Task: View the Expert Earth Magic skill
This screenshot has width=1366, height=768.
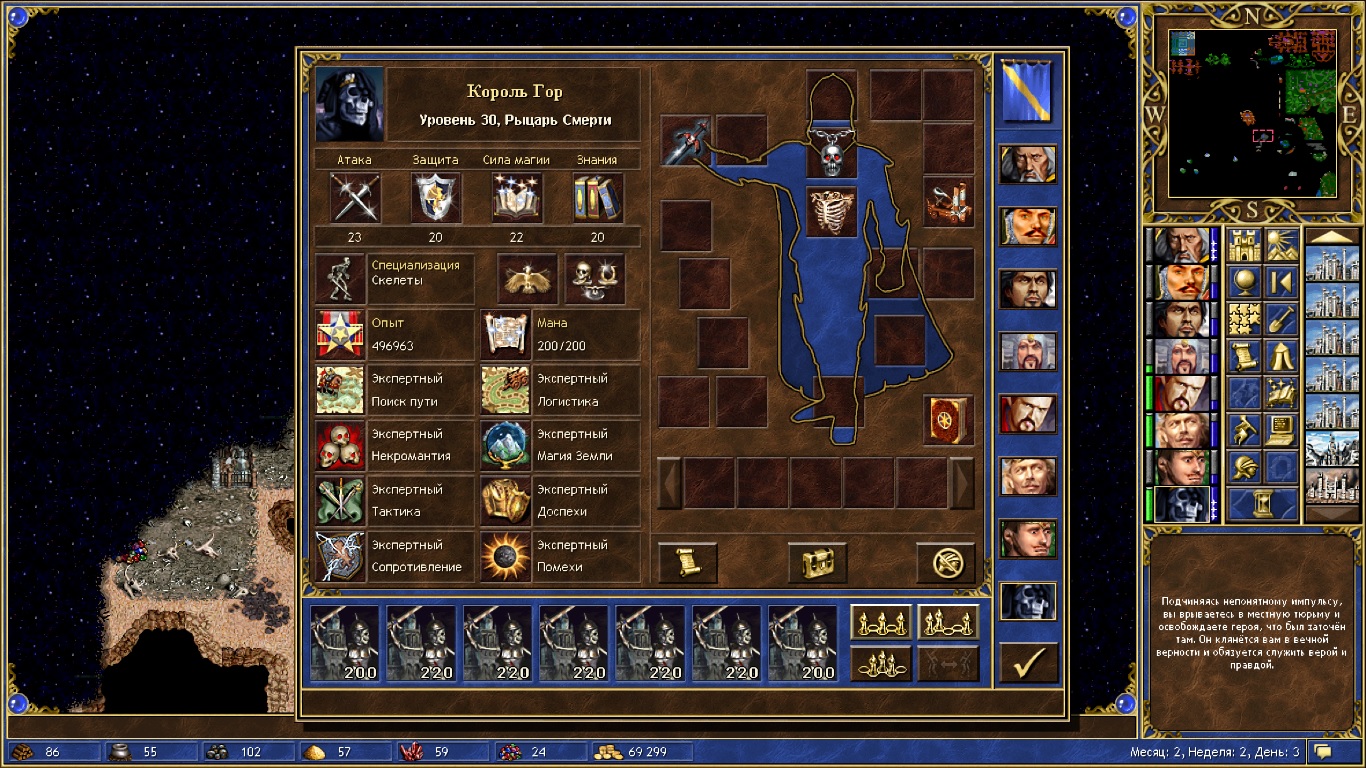Action: click(x=505, y=445)
